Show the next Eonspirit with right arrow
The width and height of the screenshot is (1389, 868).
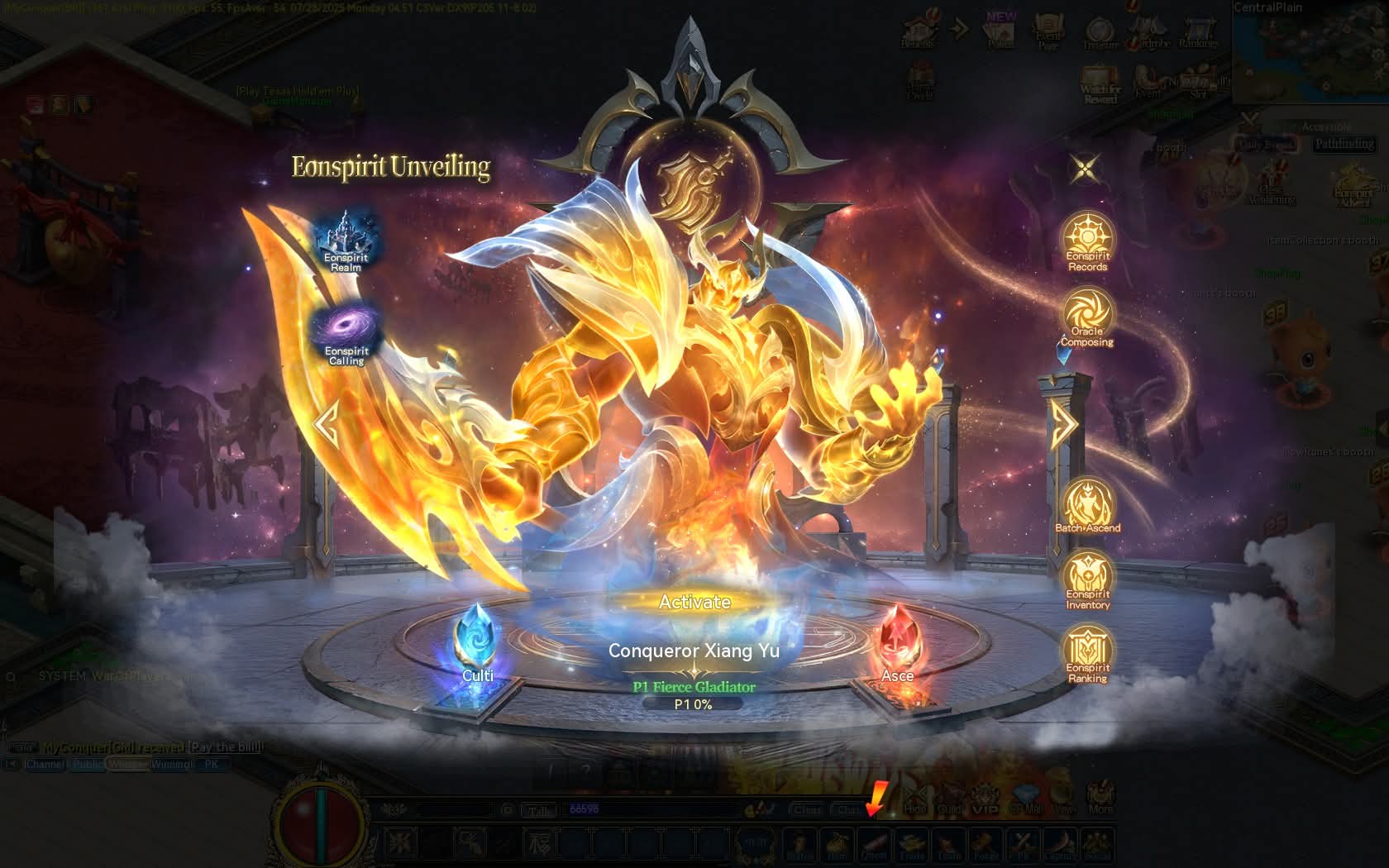pyautogui.click(x=1064, y=424)
